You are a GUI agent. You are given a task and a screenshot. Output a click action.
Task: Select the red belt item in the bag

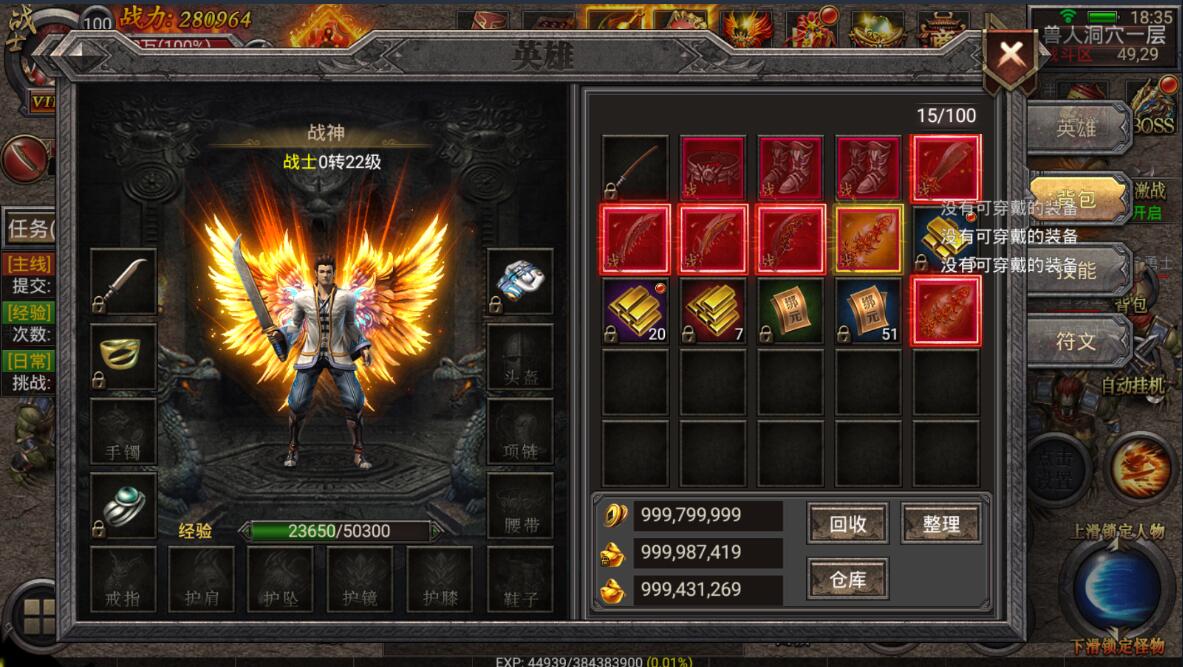coord(713,168)
